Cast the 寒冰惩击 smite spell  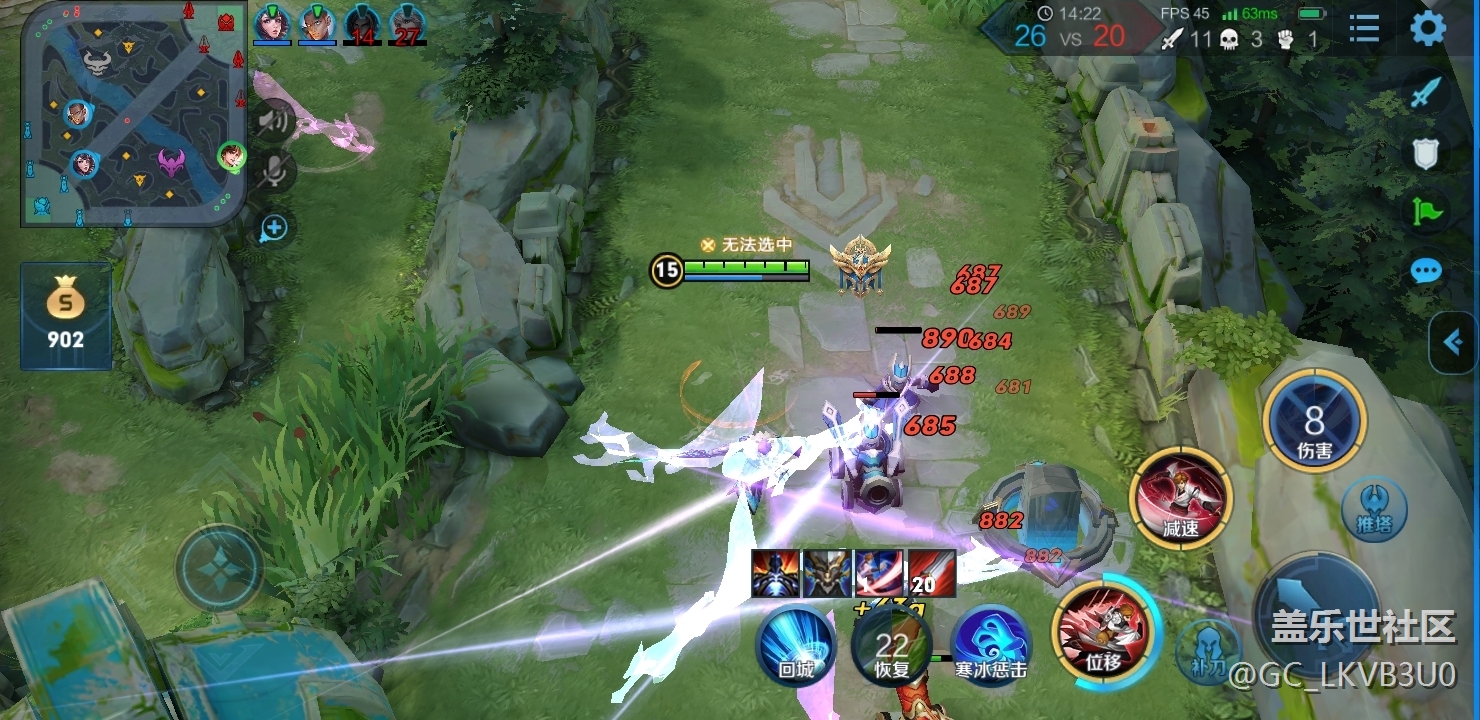(990, 646)
